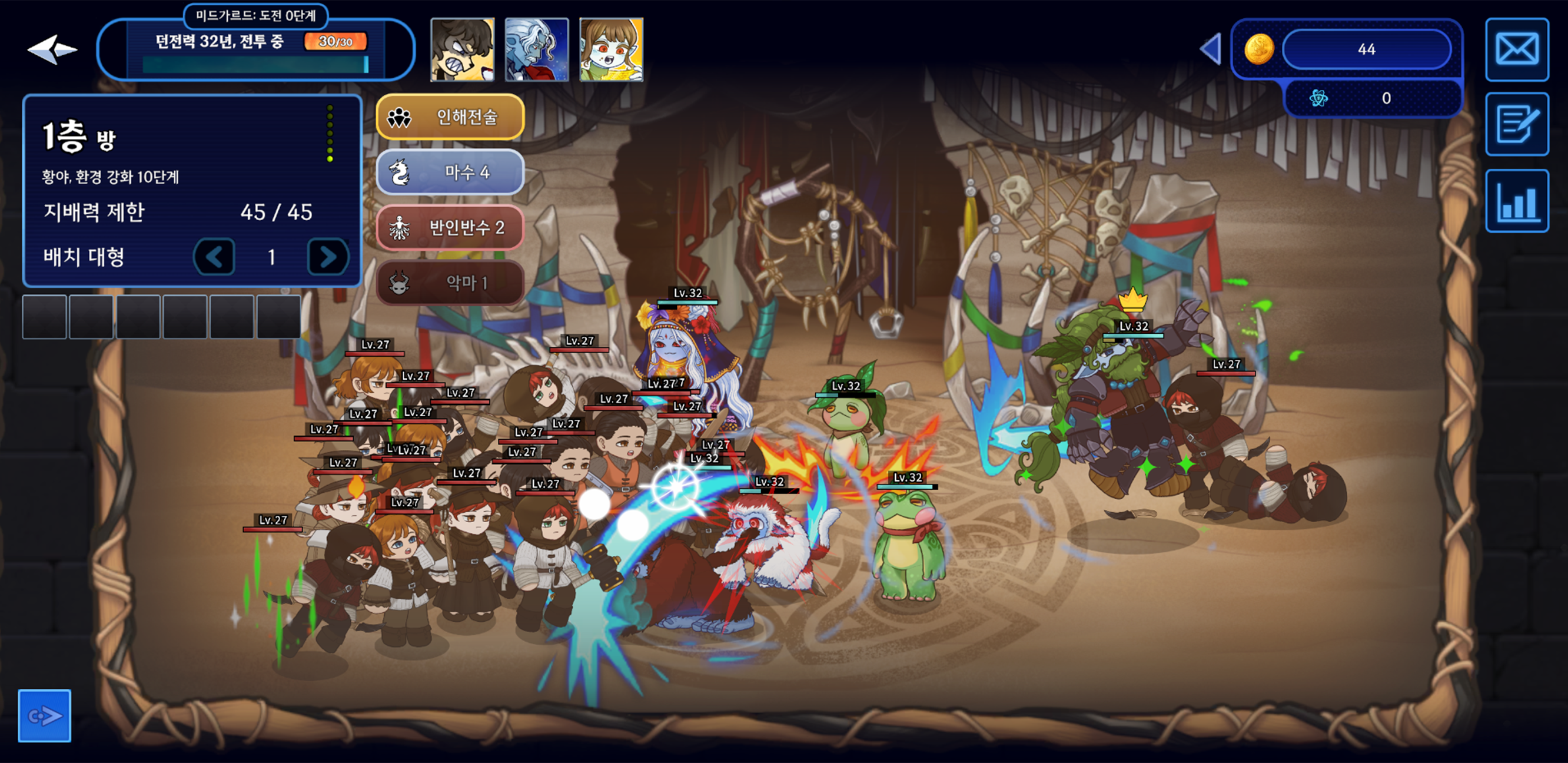Select an empty unit slot below the 1층 panel

(x=44, y=317)
